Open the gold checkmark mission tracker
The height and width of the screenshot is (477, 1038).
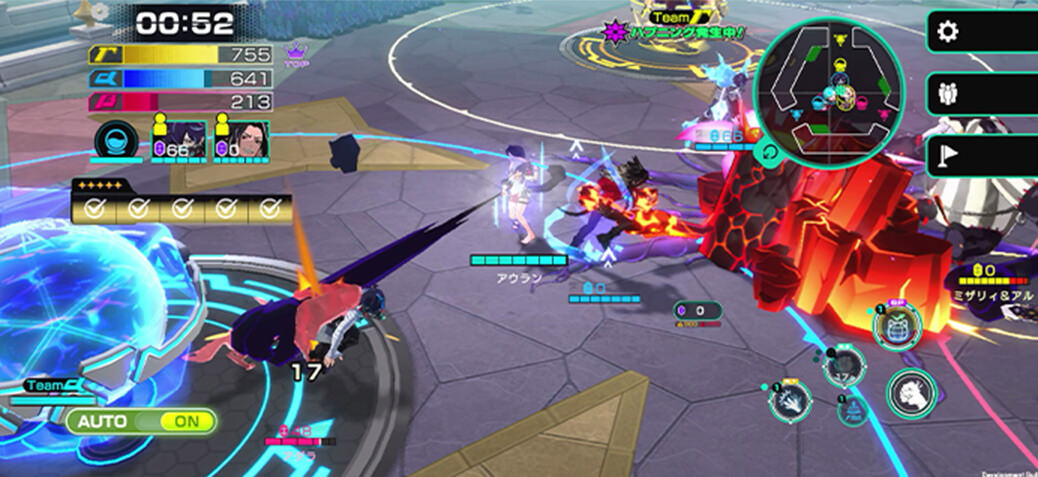coord(182,207)
